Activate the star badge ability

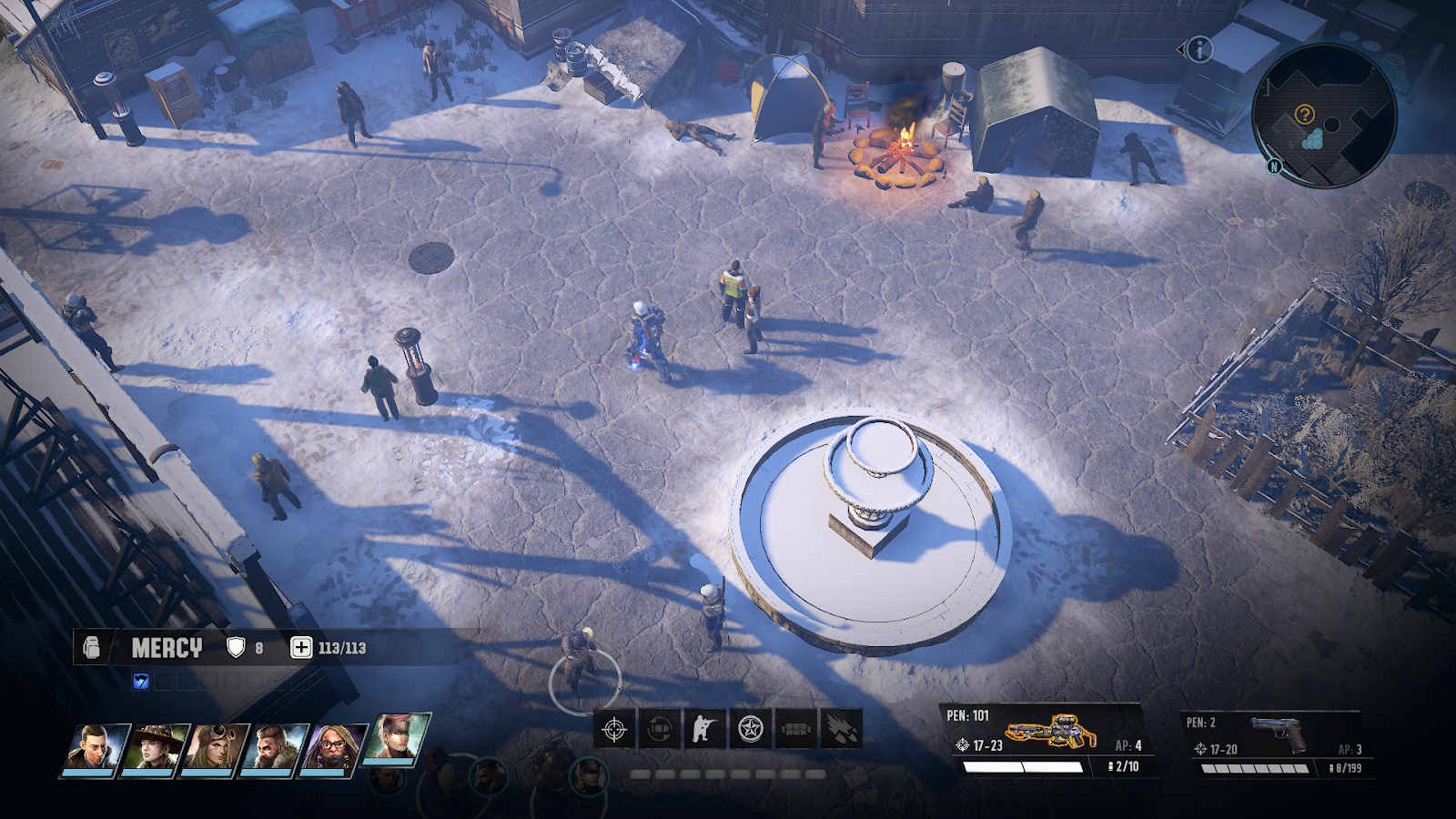[750, 729]
